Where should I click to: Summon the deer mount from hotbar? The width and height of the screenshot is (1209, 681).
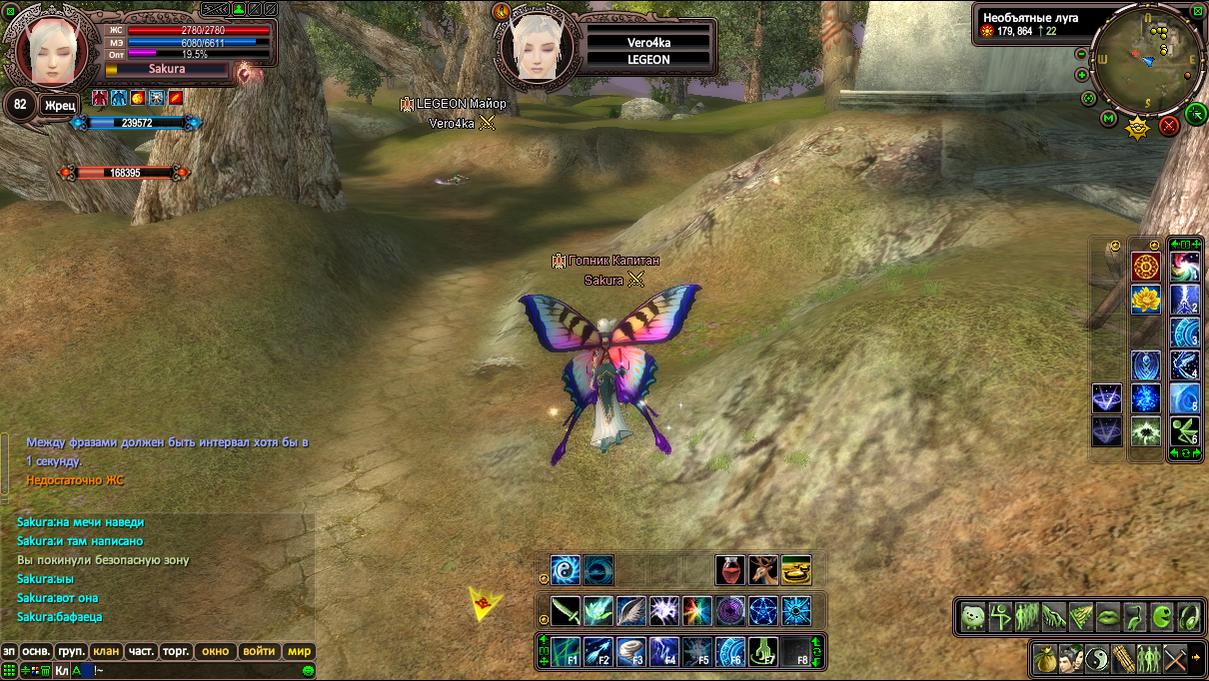[763, 570]
